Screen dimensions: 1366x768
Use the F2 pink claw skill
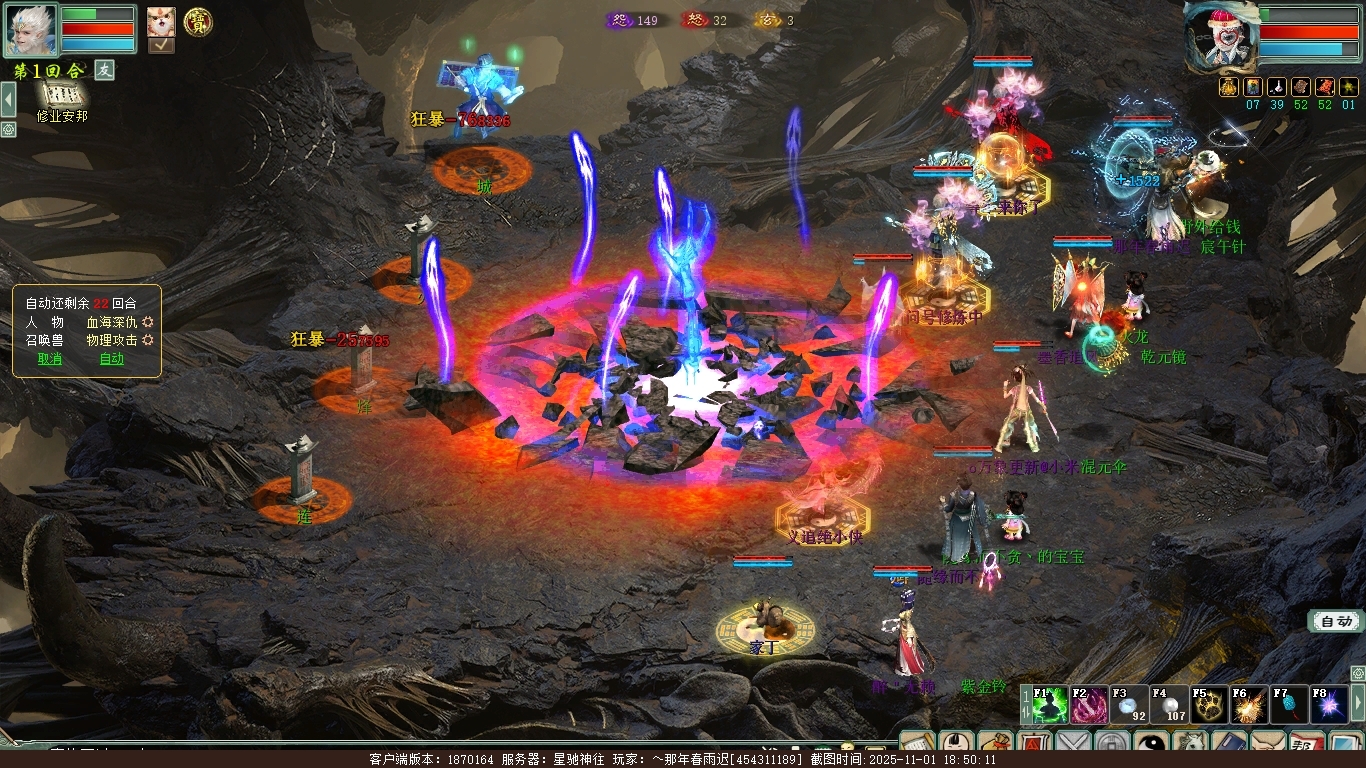[x=1090, y=705]
